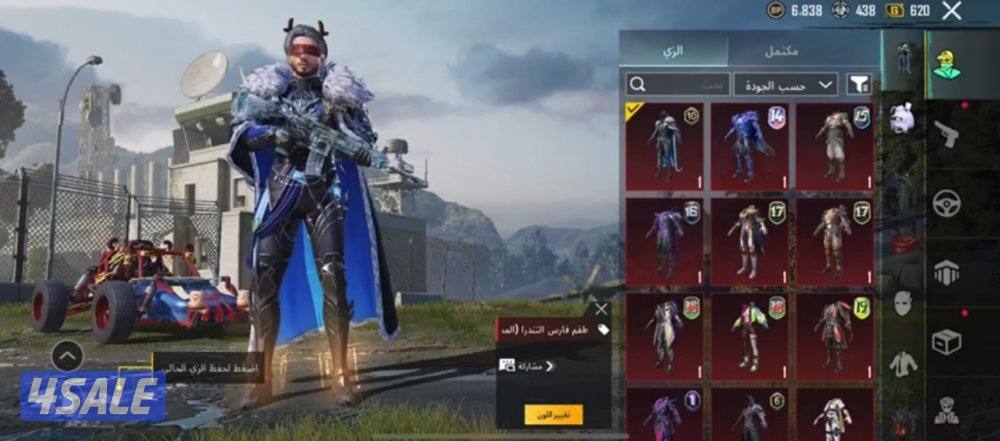Image resolution: width=1000 pixels, height=441 pixels.
Task: Open the حسب الجودة sort dropdown
Action: pos(785,84)
